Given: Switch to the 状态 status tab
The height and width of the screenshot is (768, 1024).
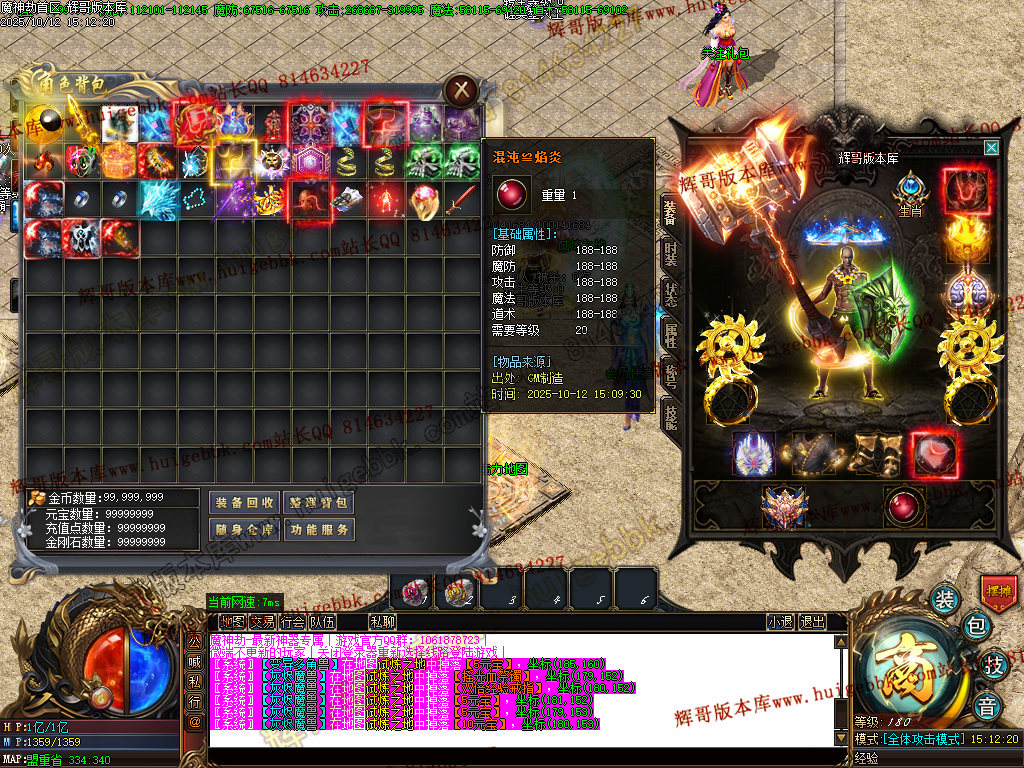Looking at the screenshot, I should pyautogui.click(x=669, y=292).
